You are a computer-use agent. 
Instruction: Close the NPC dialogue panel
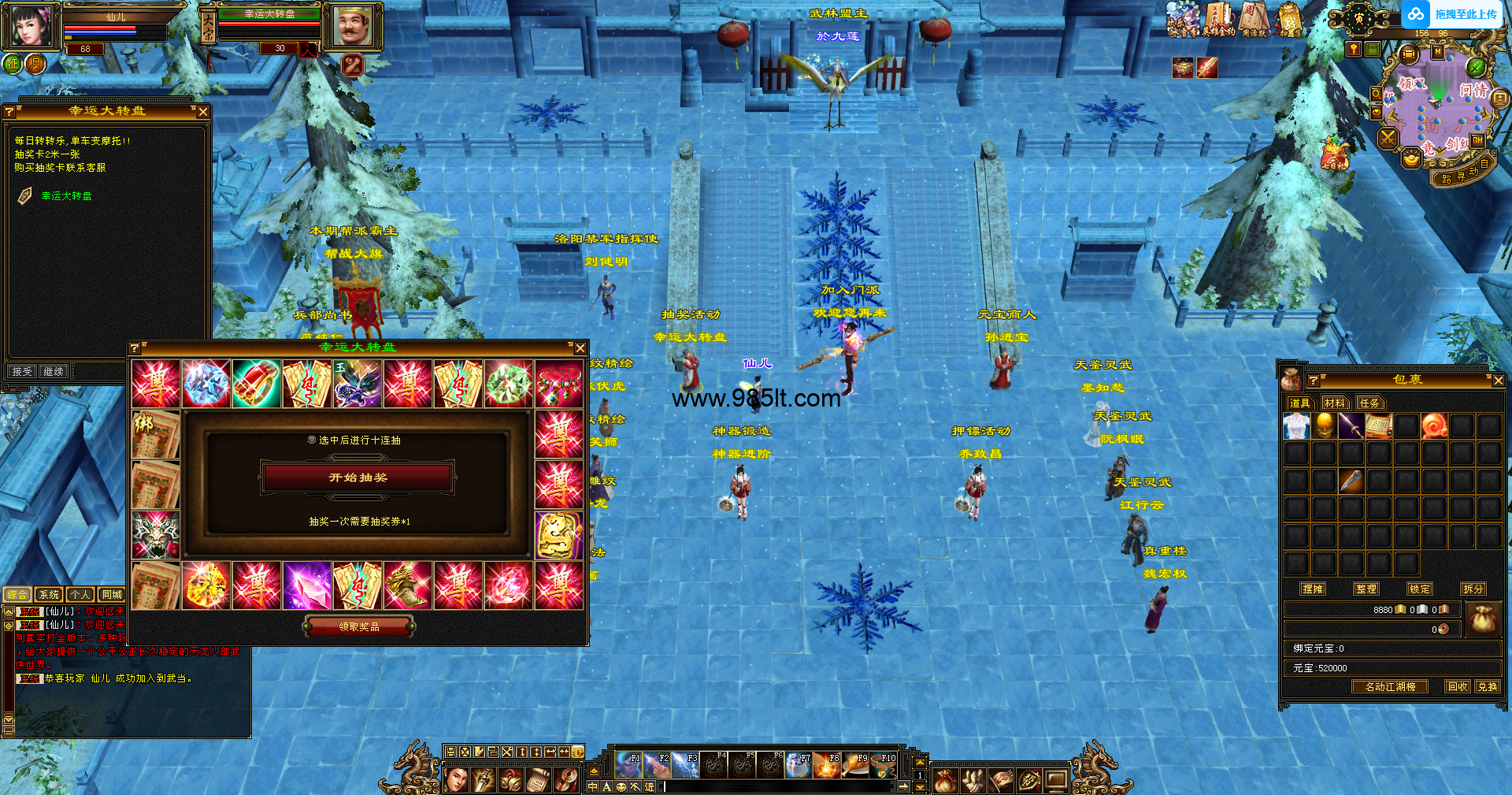[x=203, y=112]
